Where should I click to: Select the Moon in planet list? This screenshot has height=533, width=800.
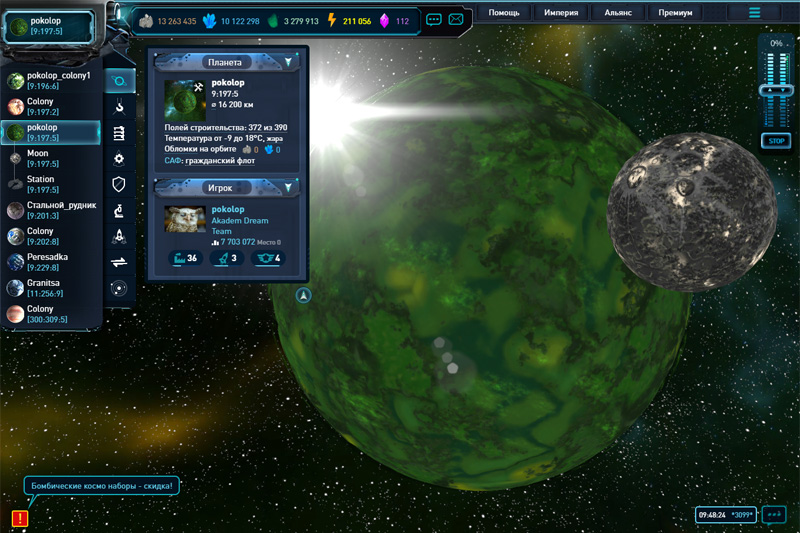[x=42, y=159]
